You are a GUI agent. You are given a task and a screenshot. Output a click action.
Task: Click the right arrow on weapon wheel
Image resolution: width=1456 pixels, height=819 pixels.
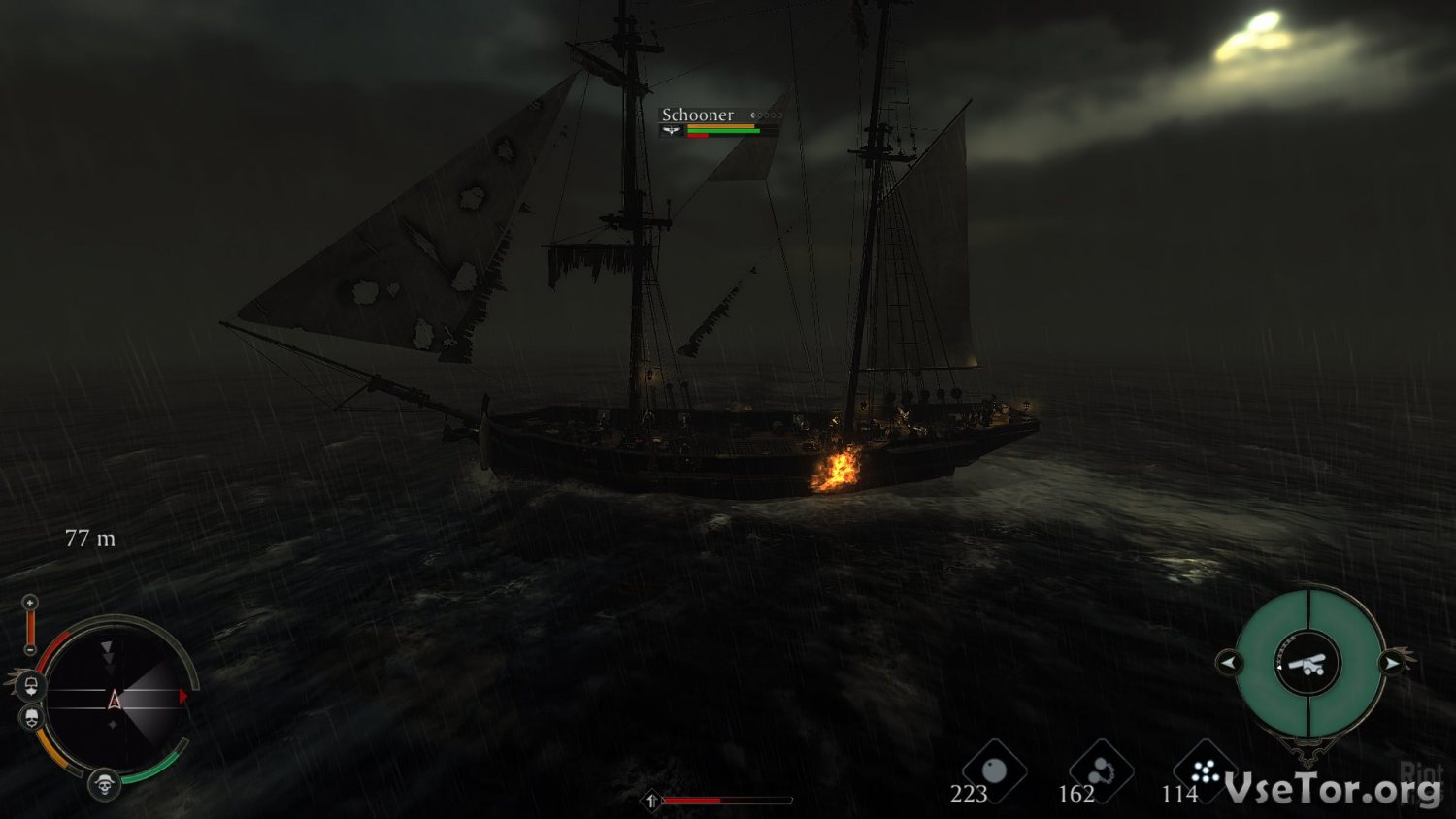coord(1391,663)
